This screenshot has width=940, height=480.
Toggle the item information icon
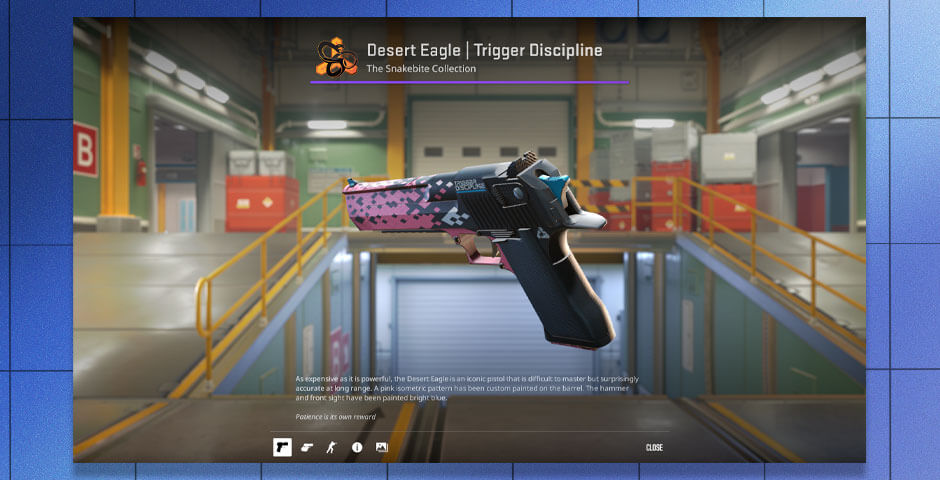357,447
